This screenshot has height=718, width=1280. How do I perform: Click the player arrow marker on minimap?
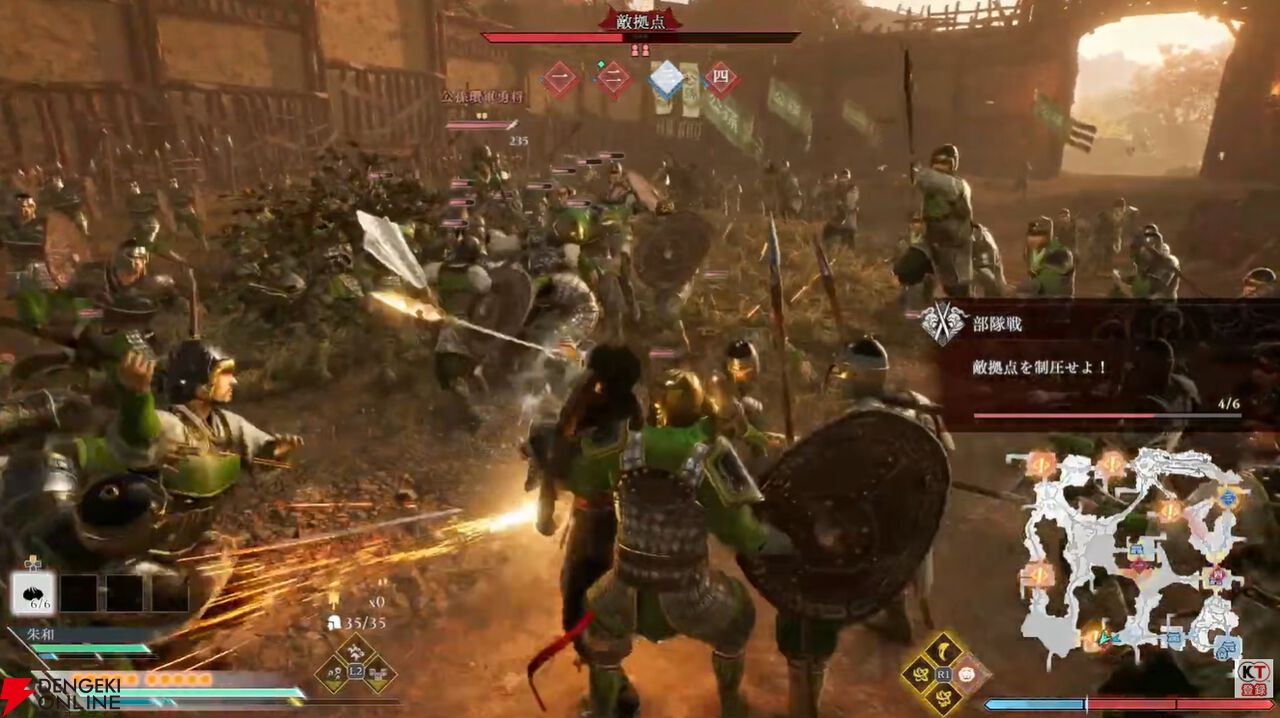[1106, 637]
